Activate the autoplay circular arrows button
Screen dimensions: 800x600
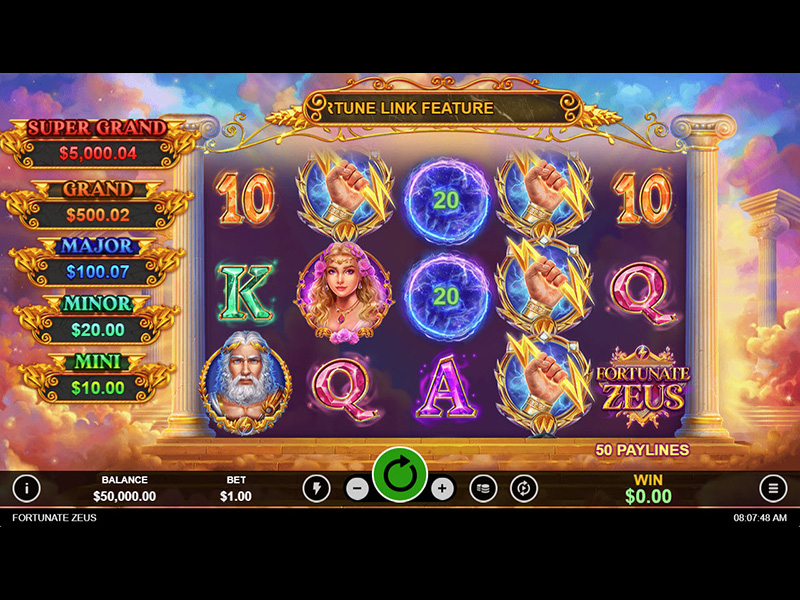click(524, 488)
